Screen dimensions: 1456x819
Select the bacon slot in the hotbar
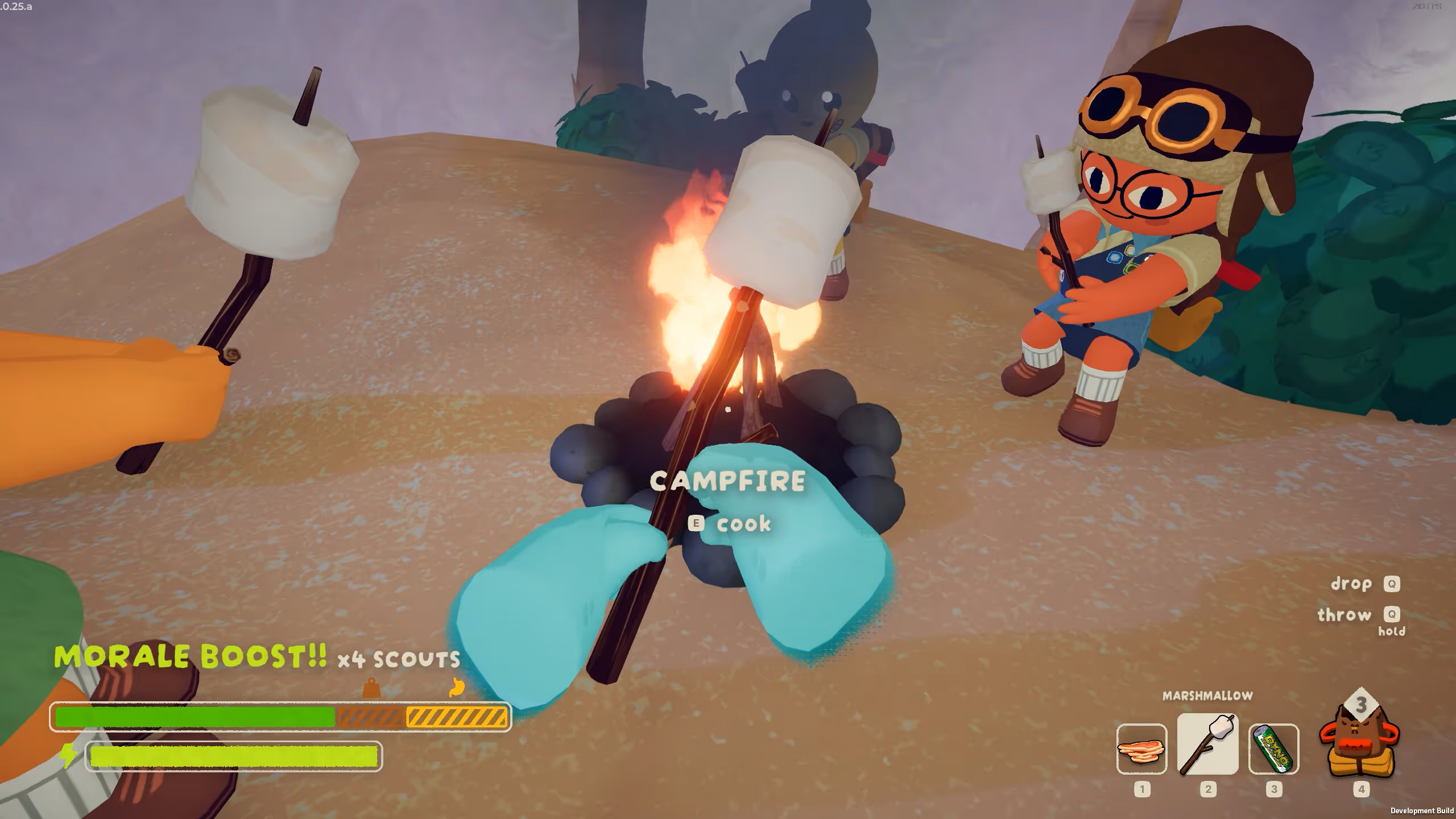(1141, 748)
